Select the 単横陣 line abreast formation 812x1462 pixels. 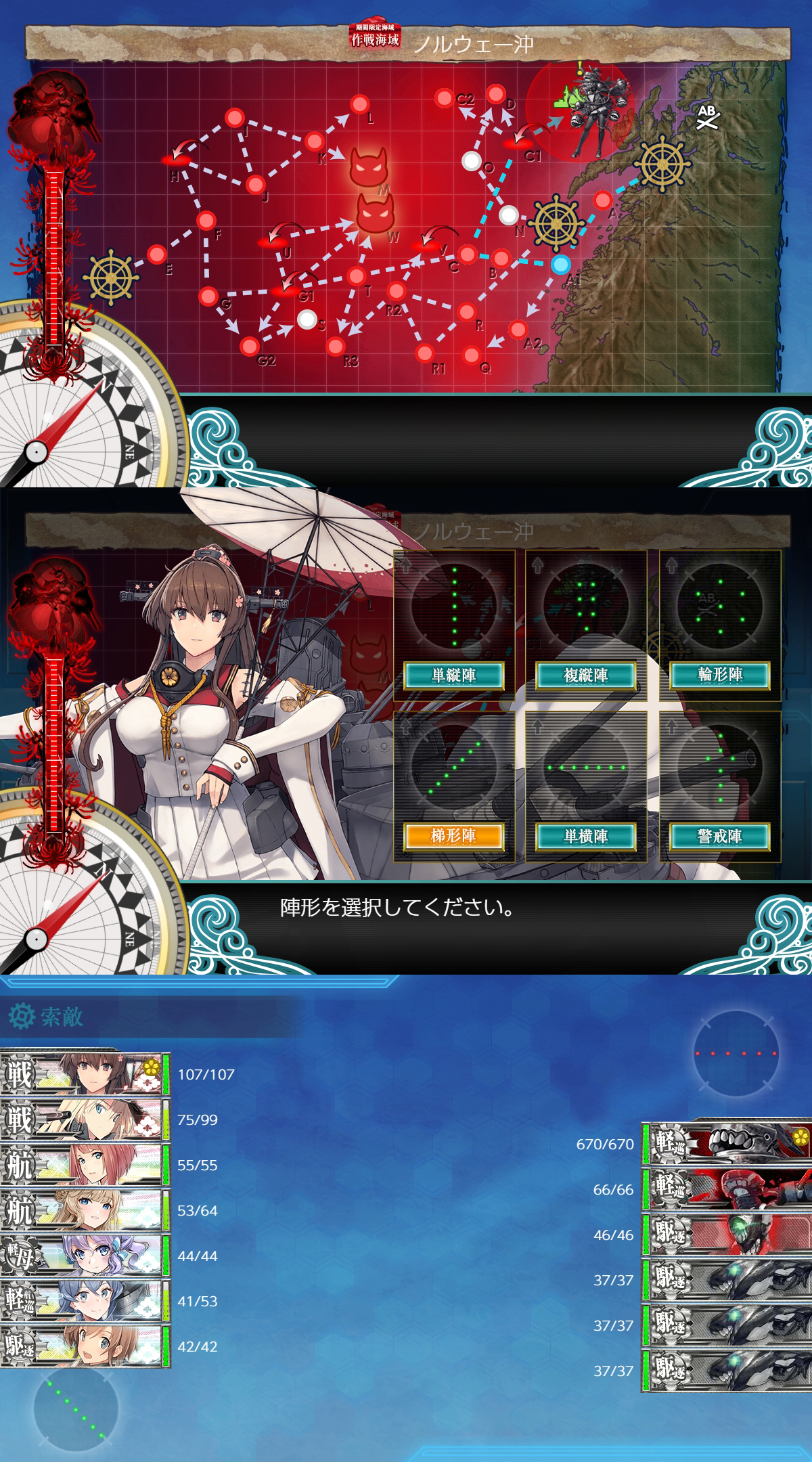[x=586, y=836]
